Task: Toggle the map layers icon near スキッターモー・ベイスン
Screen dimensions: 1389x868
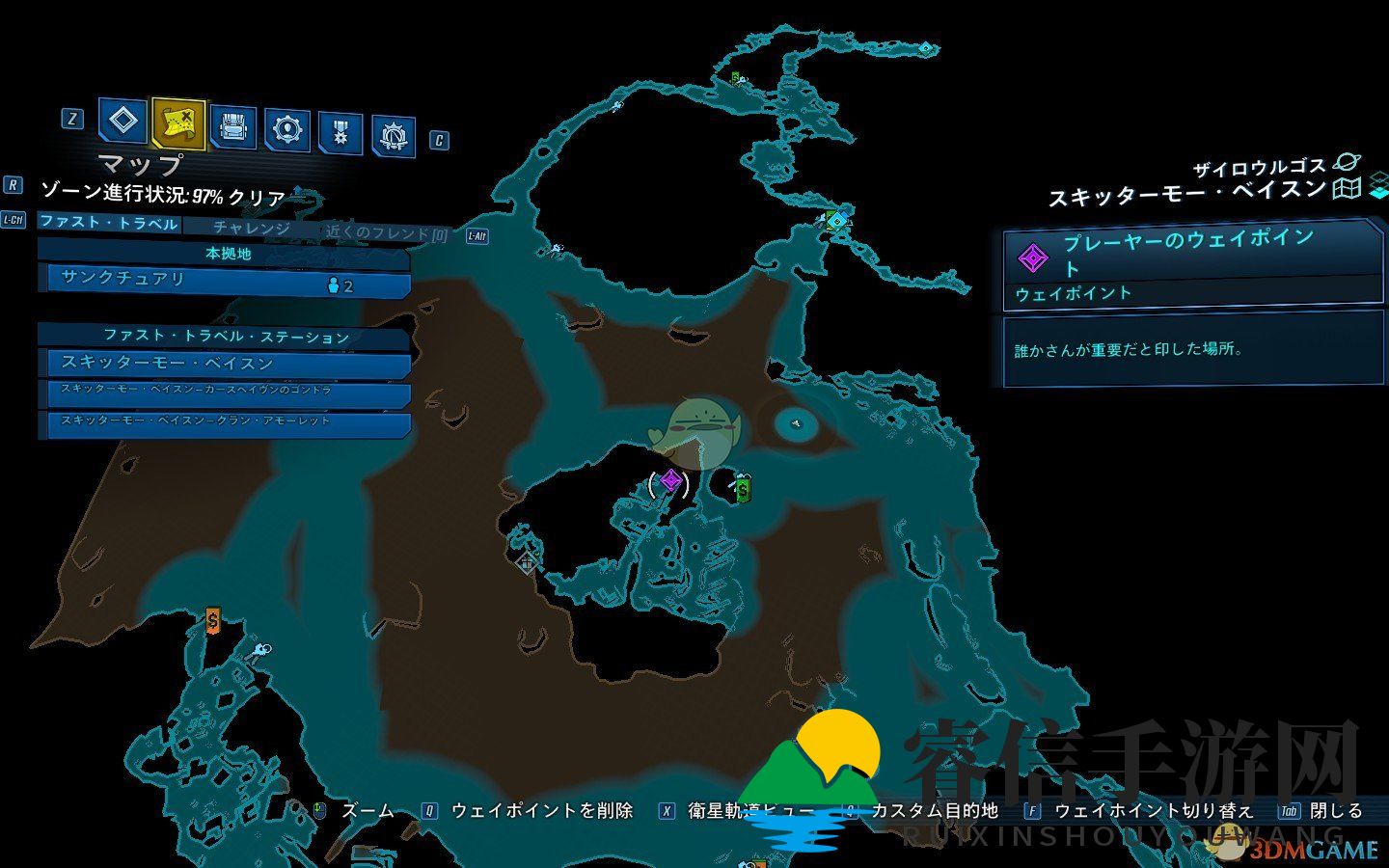Action: point(1348,189)
